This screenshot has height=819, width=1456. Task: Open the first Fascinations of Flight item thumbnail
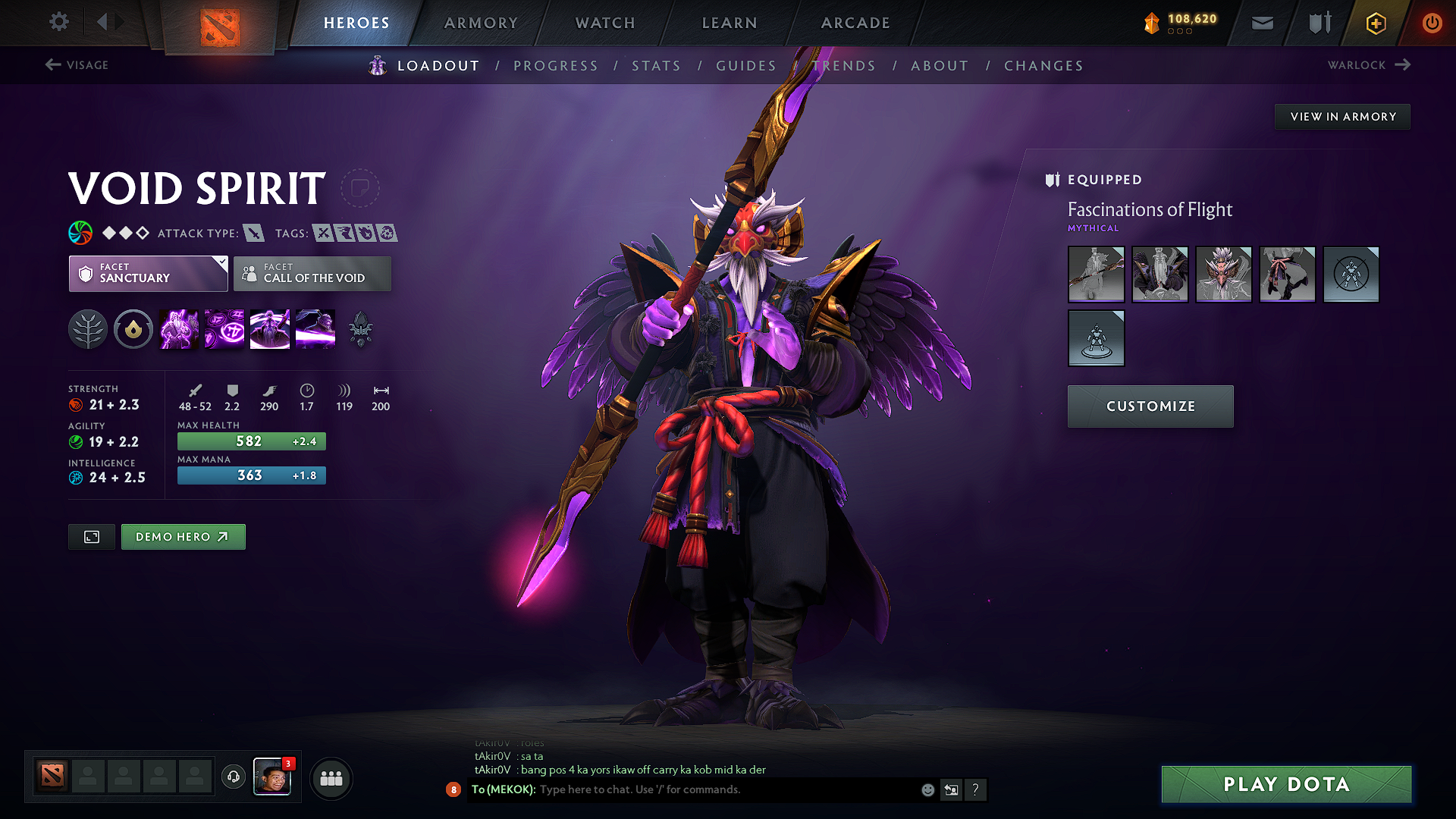click(x=1096, y=275)
